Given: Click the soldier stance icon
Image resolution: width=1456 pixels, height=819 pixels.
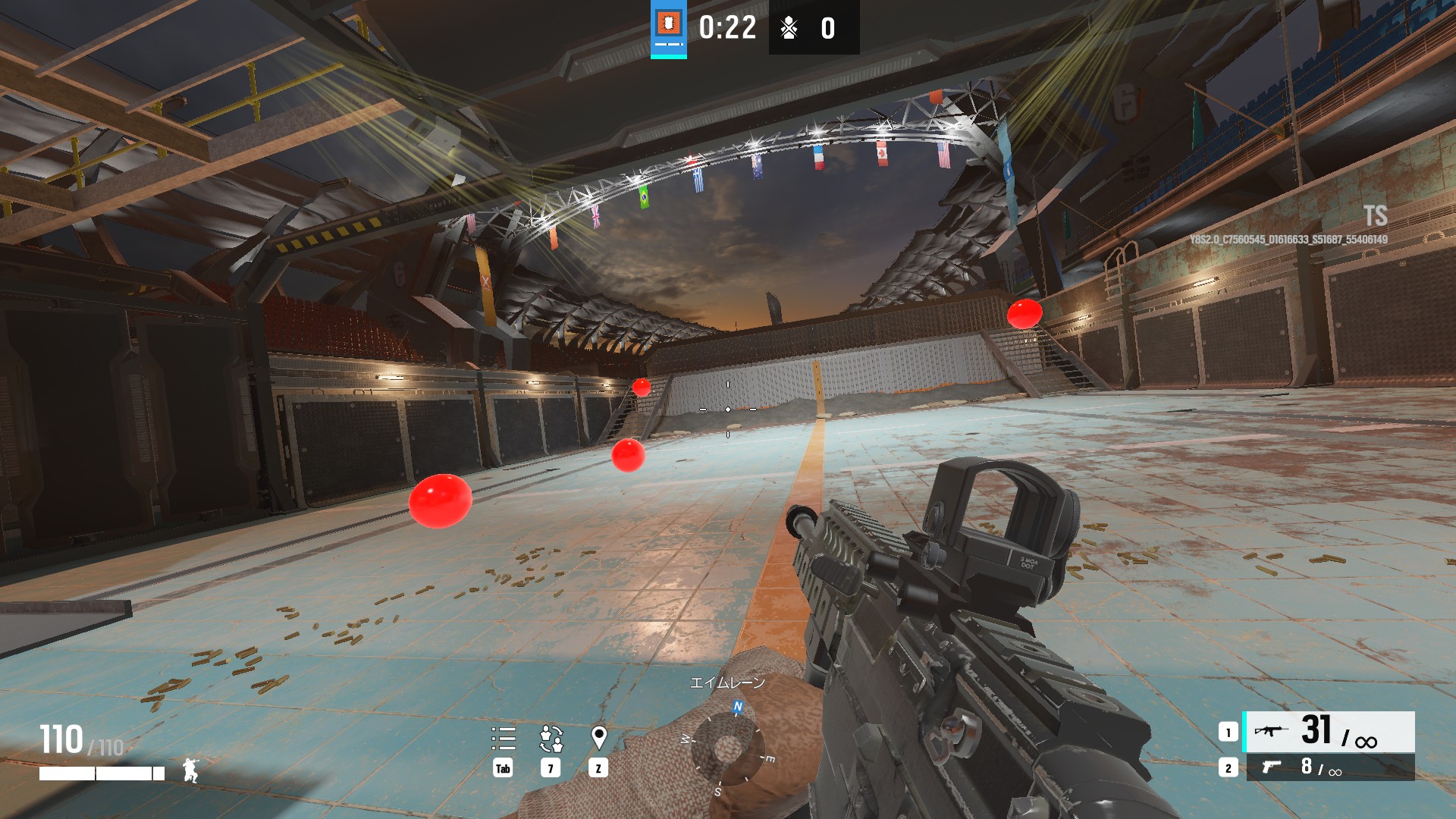Looking at the screenshot, I should (x=190, y=770).
